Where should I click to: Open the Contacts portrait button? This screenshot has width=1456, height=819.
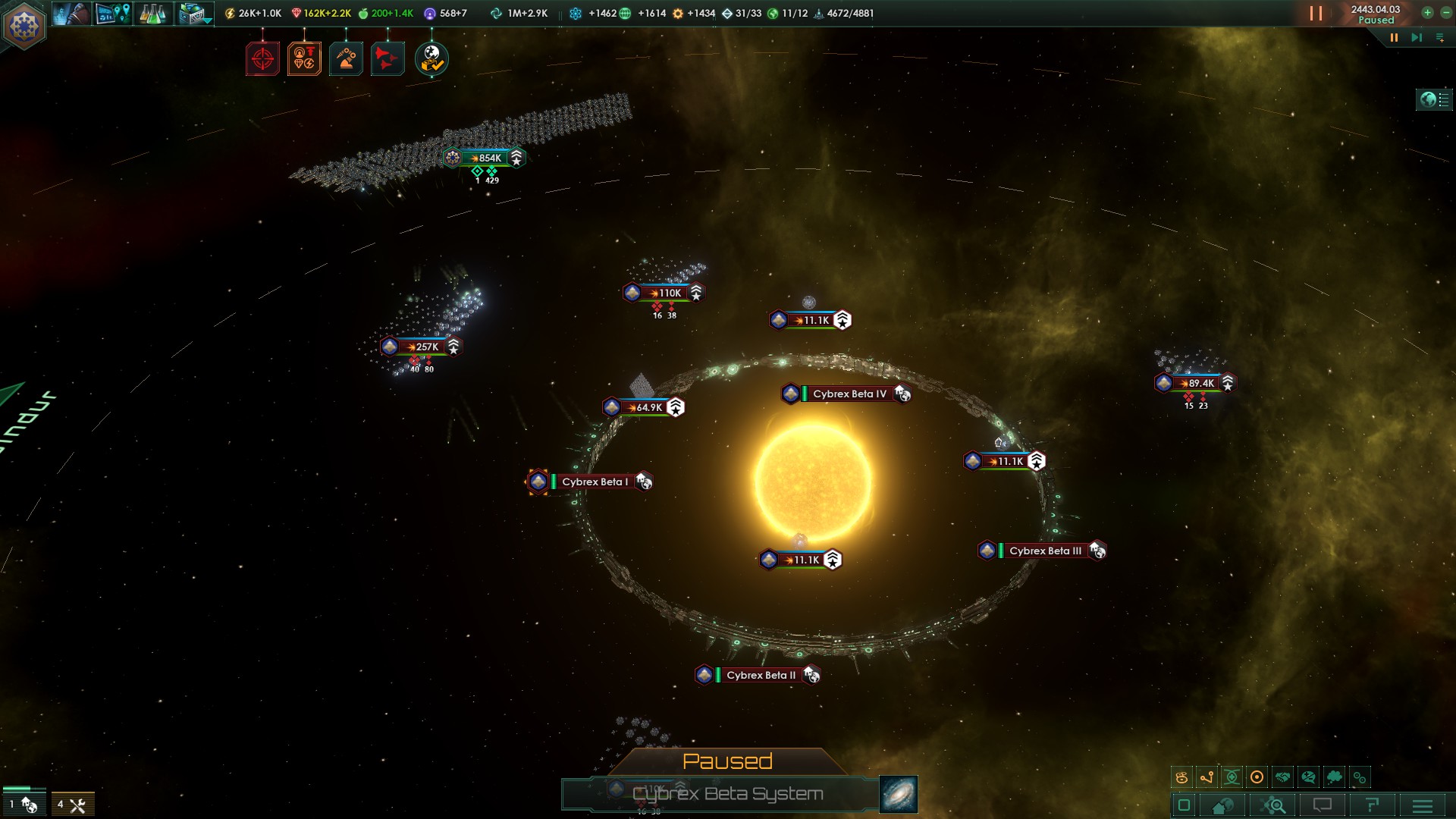(x=71, y=14)
